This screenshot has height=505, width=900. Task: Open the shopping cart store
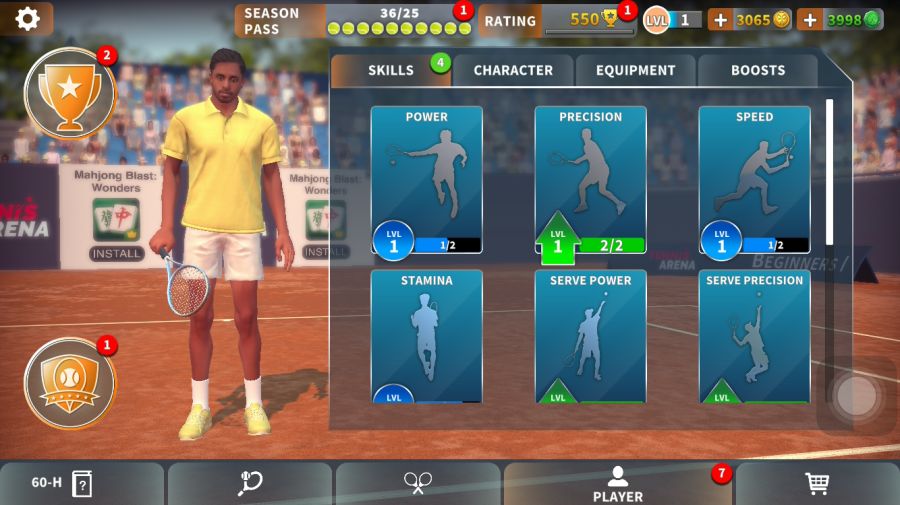(x=817, y=484)
